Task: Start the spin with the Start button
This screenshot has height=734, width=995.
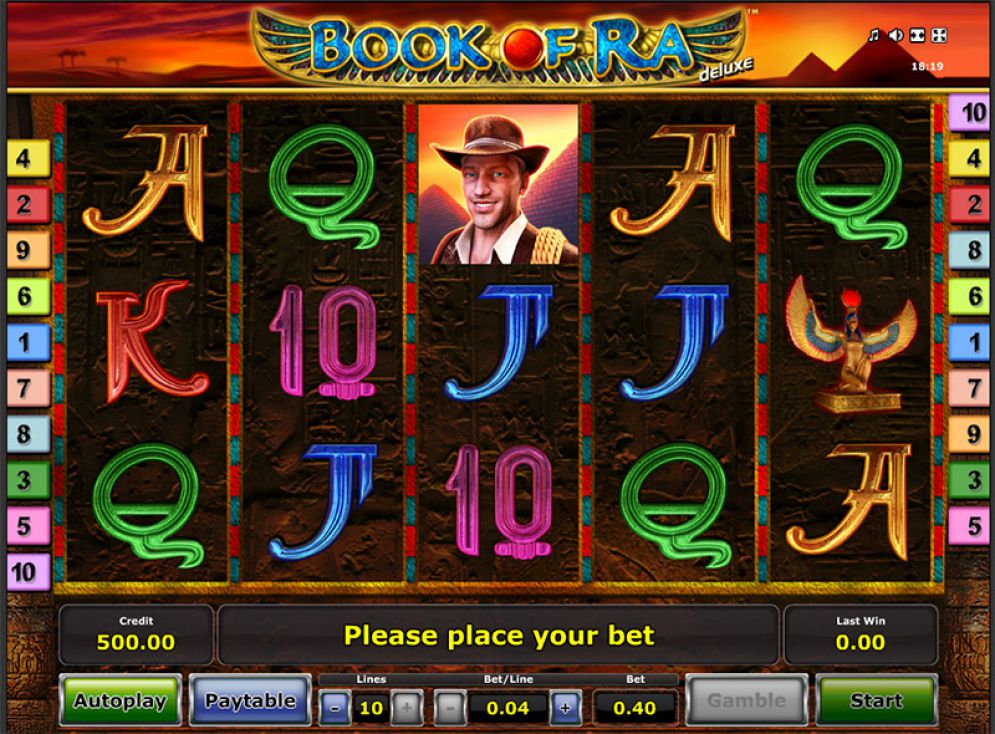Action: tap(876, 700)
